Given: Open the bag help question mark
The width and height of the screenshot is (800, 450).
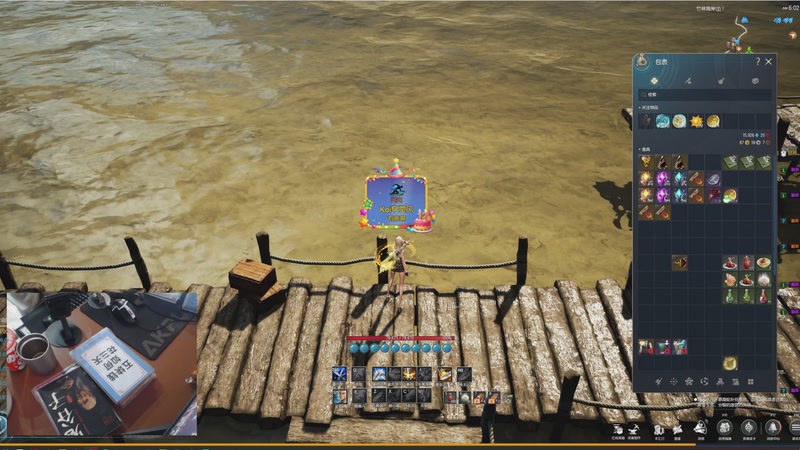Looking at the screenshot, I should 758,62.
